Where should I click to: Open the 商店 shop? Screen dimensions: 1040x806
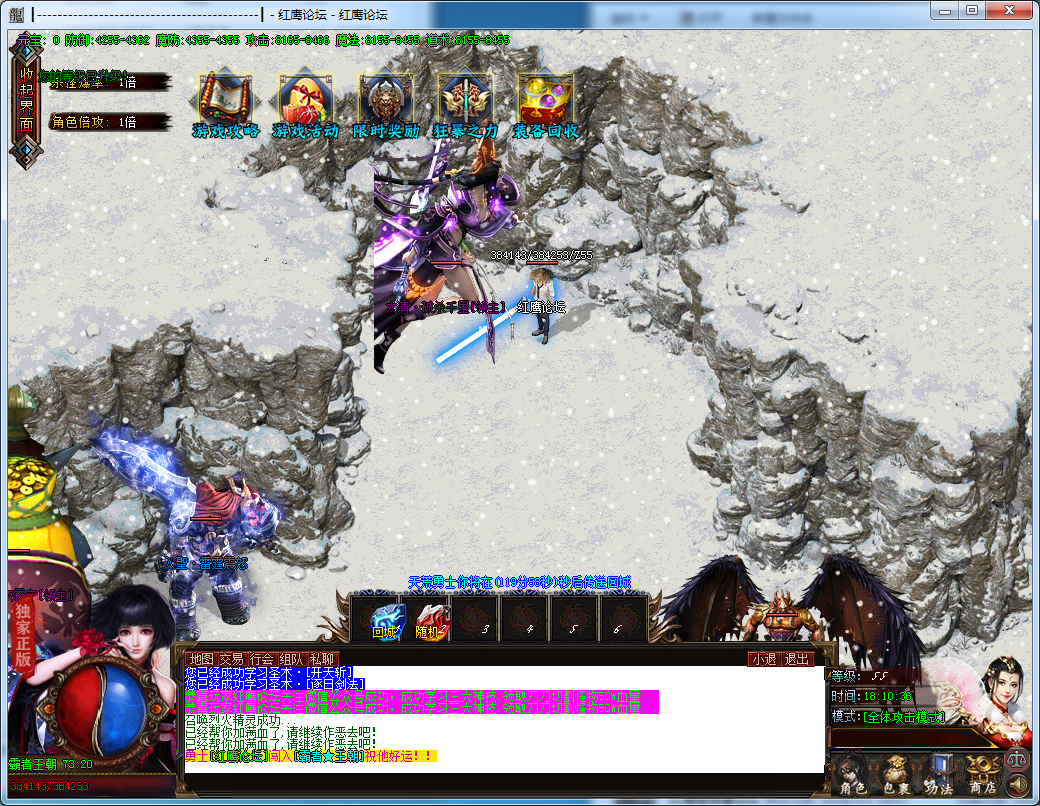click(981, 774)
